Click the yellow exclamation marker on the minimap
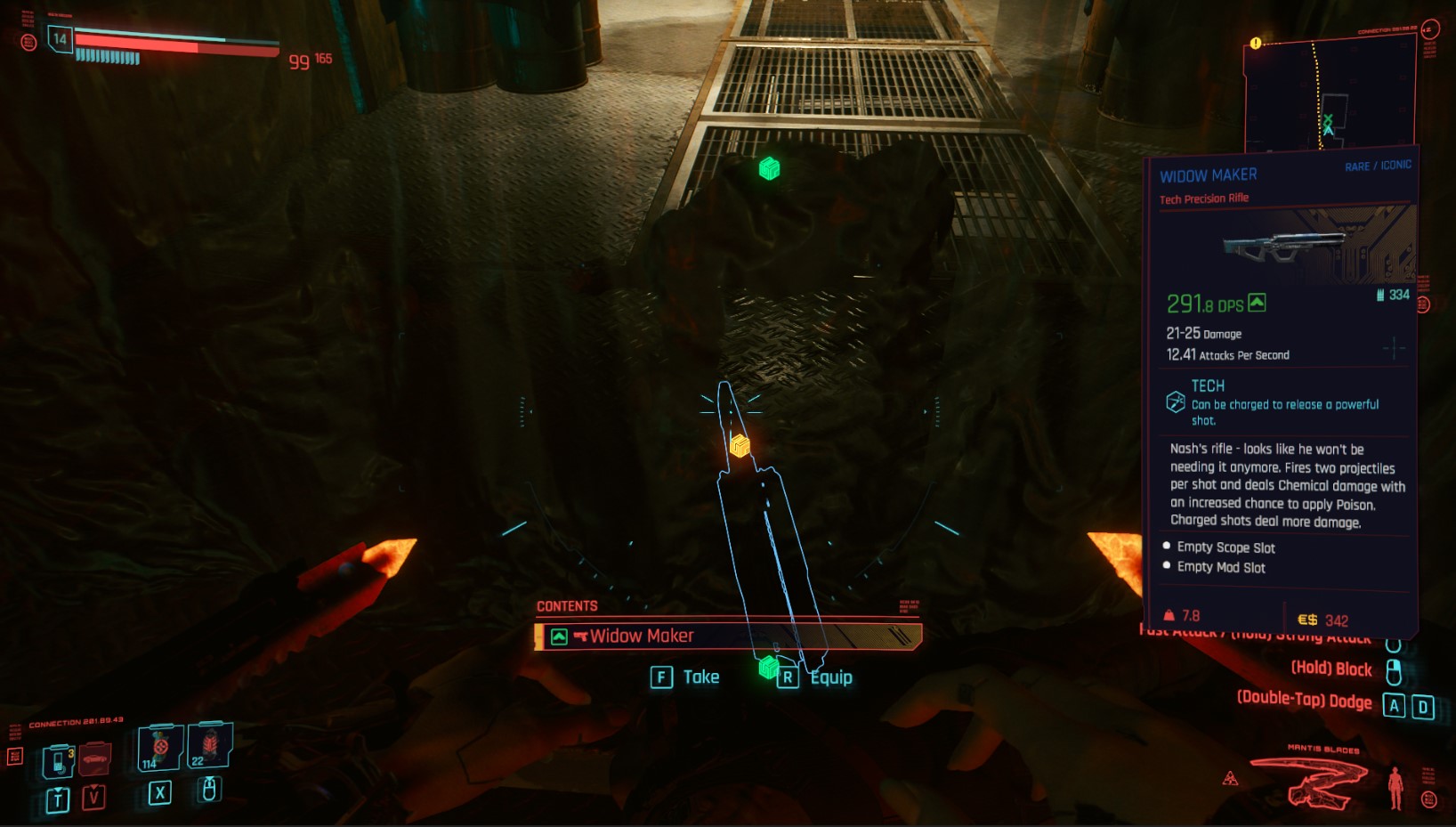Screen dimensions: 1456x827 point(1255,42)
